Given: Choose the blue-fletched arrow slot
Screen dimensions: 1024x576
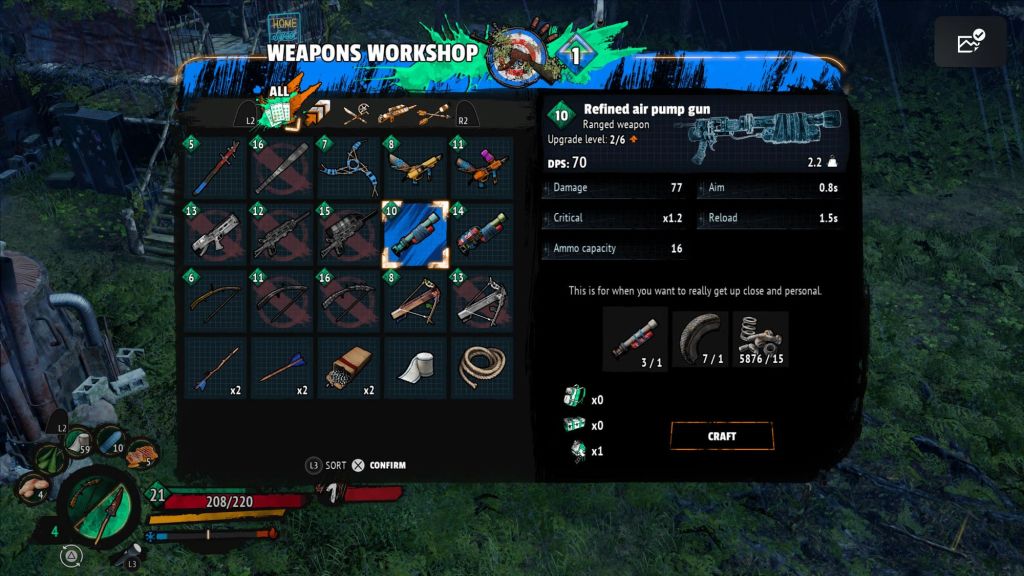Looking at the screenshot, I should click(282, 368).
